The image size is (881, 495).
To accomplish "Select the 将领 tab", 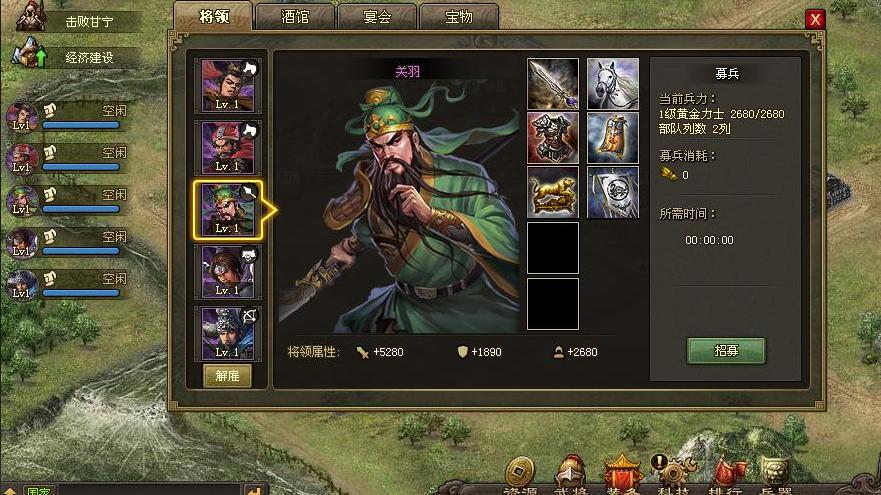I will pos(212,17).
